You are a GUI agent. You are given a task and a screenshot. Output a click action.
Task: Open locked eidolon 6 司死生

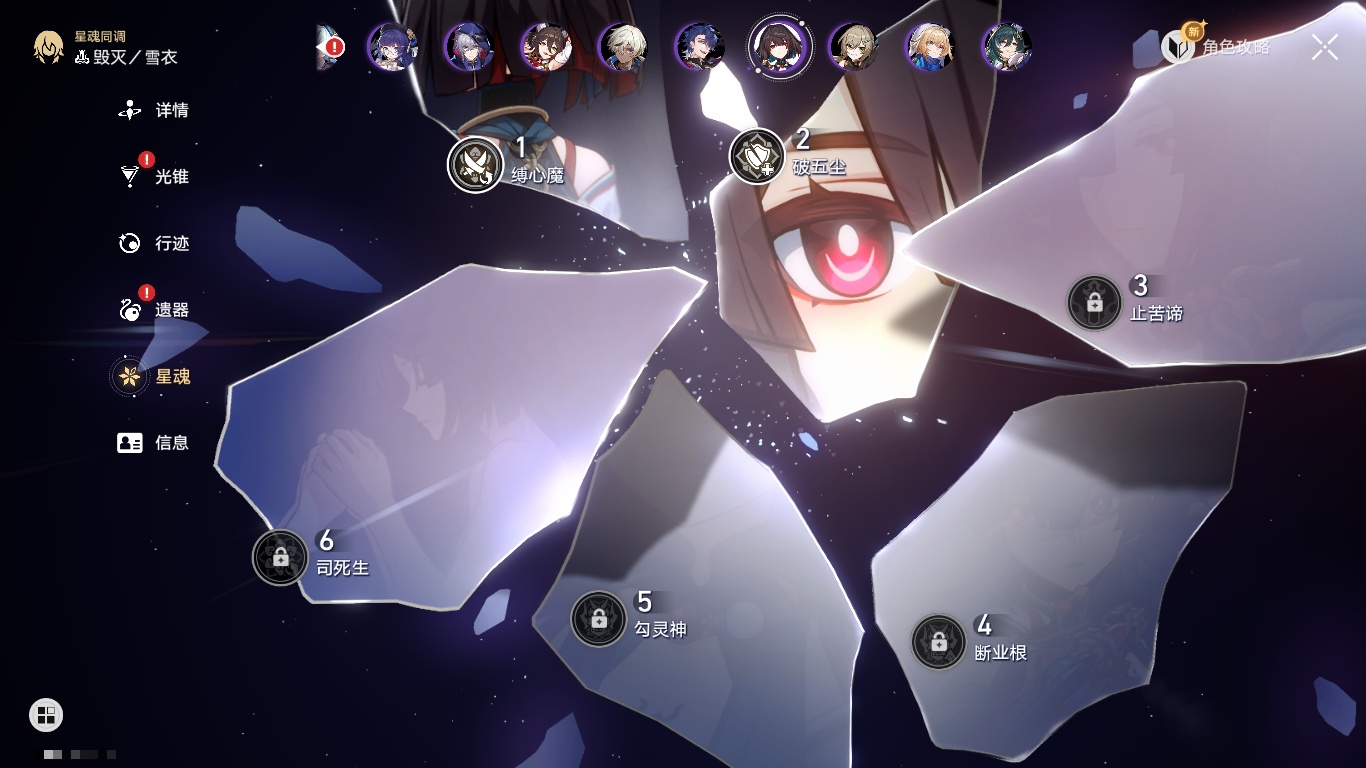(x=280, y=557)
